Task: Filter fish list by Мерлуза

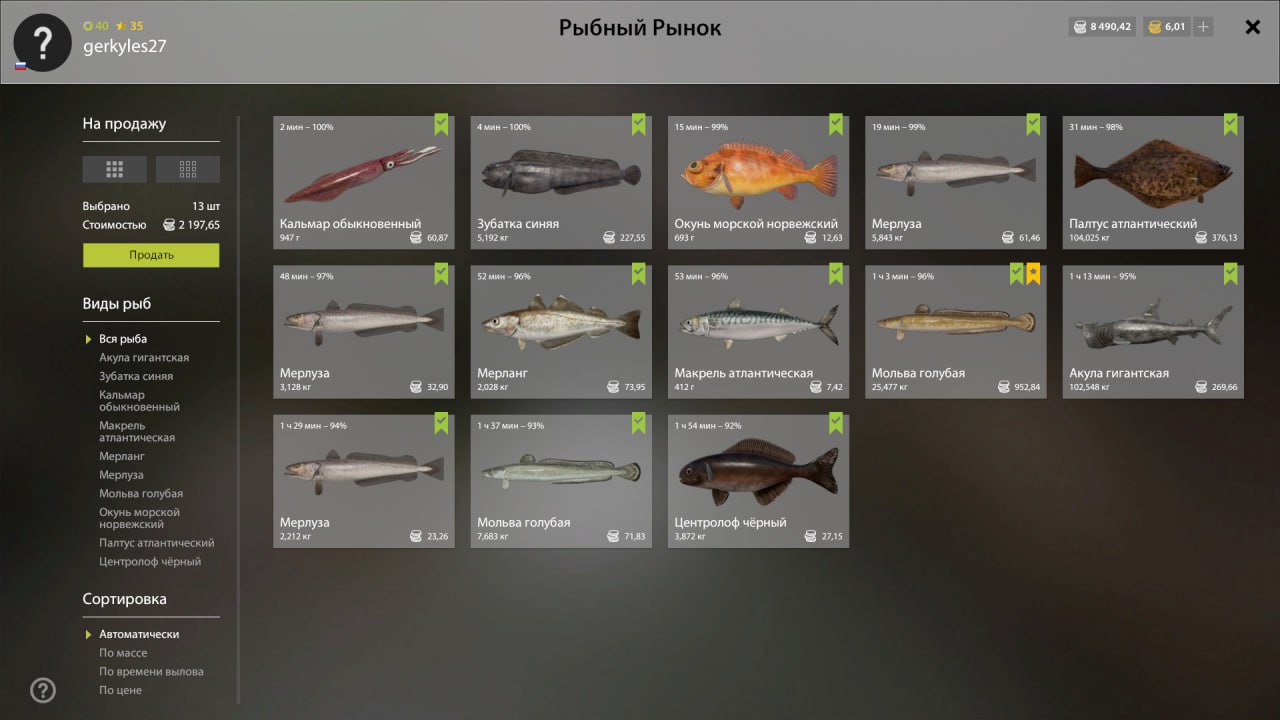Action: 121,475
